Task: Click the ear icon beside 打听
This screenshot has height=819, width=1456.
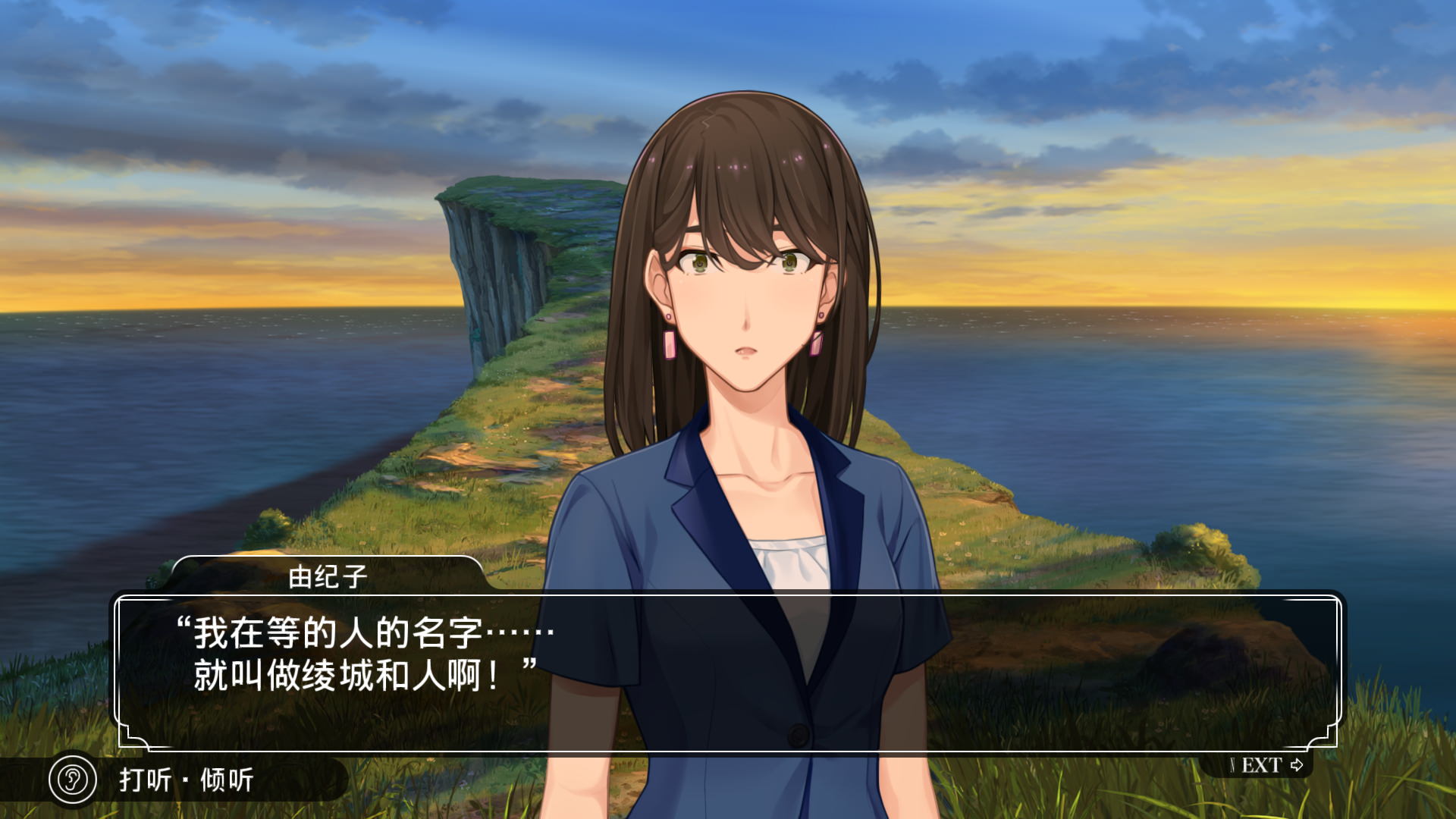Action: (x=73, y=779)
